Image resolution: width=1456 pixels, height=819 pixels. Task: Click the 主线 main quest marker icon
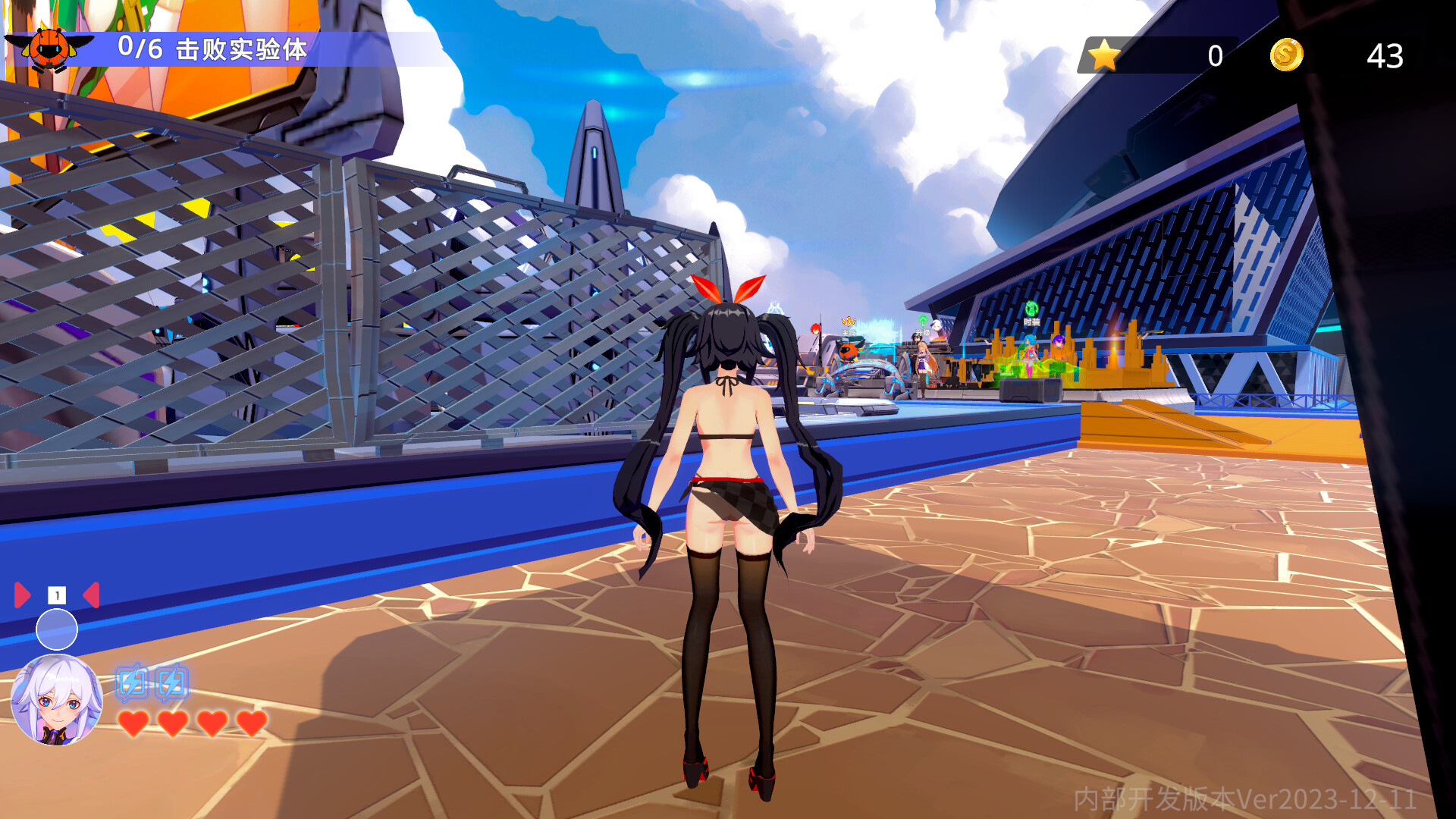pyautogui.click(x=849, y=322)
